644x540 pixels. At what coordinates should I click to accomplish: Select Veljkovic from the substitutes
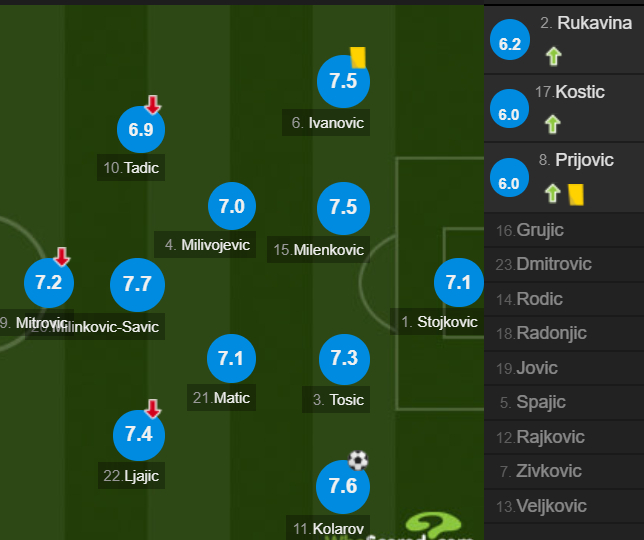[x=551, y=506]
